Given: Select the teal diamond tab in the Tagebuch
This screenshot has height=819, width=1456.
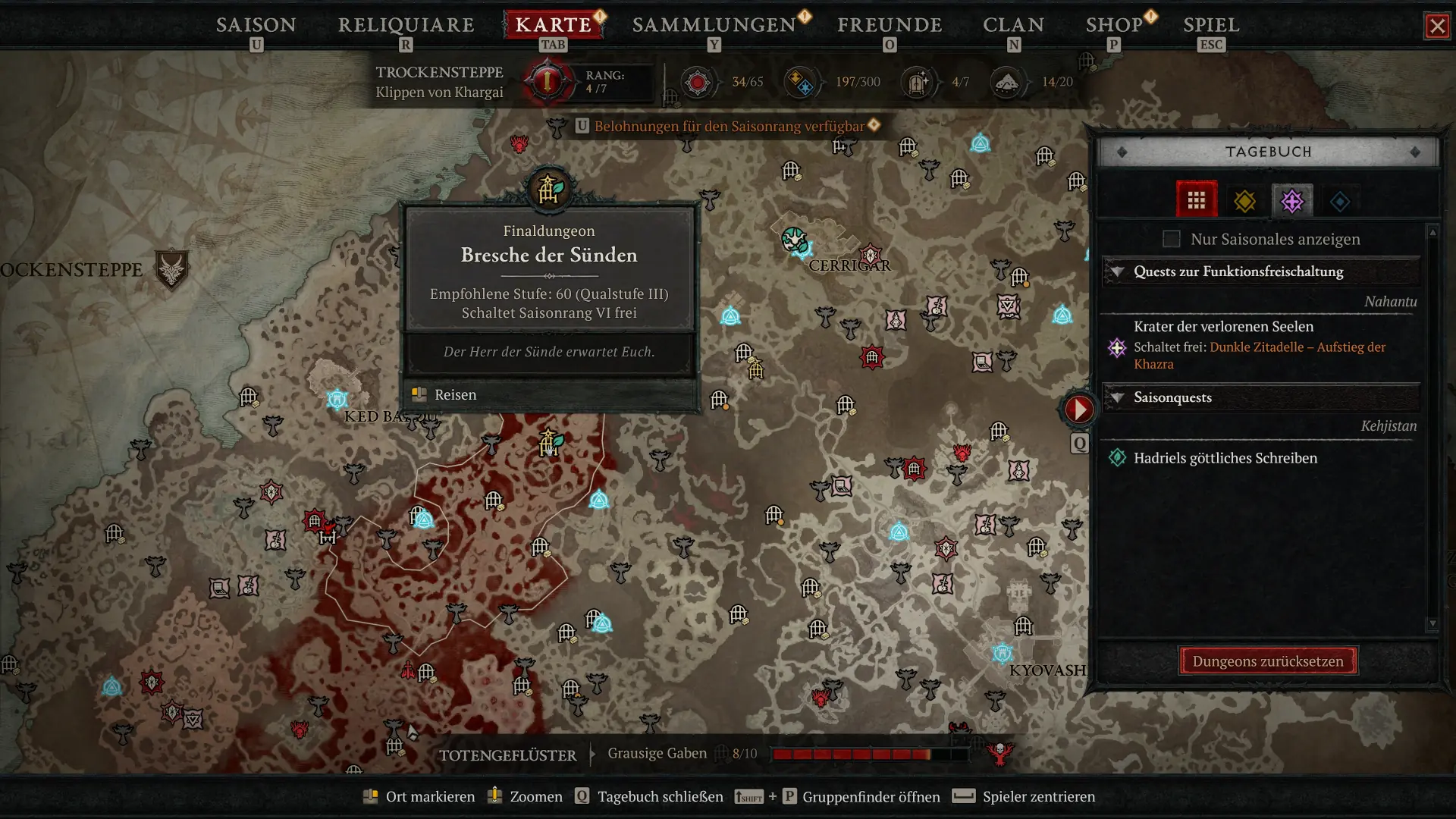Looking at the screenshot, I should [1340, 200].
